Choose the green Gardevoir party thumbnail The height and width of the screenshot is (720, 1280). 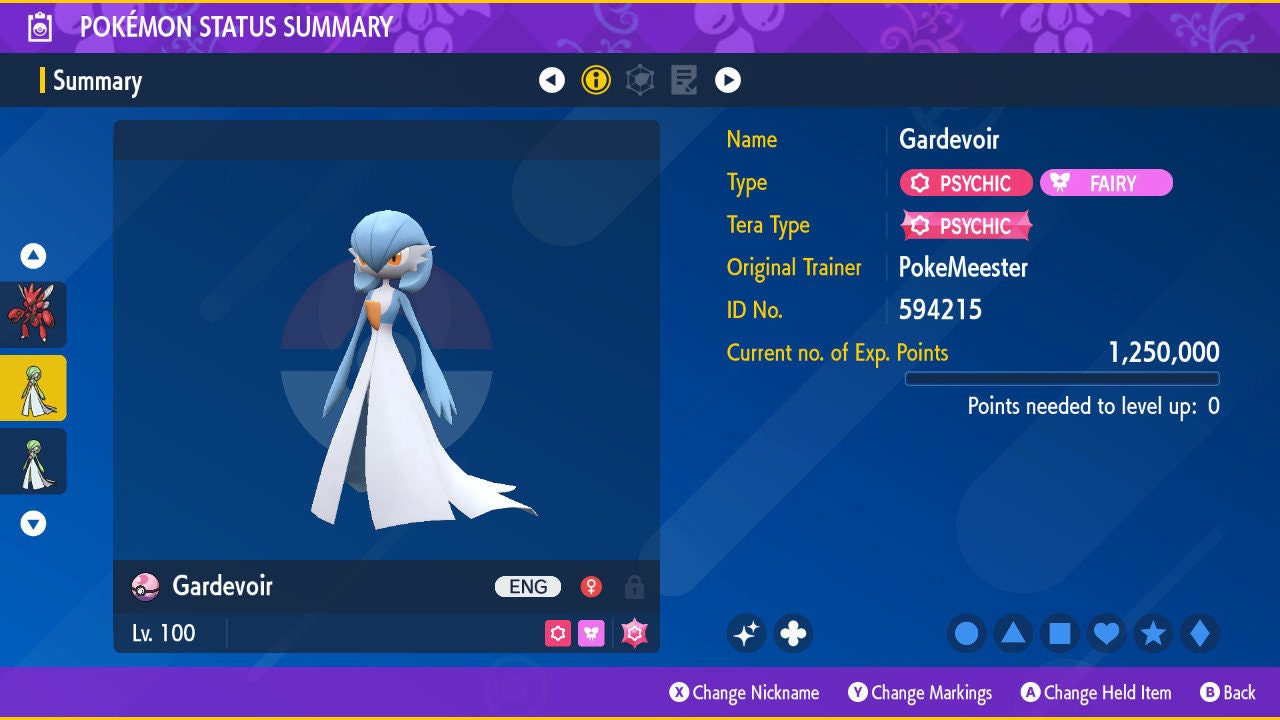tap(33, 461)
